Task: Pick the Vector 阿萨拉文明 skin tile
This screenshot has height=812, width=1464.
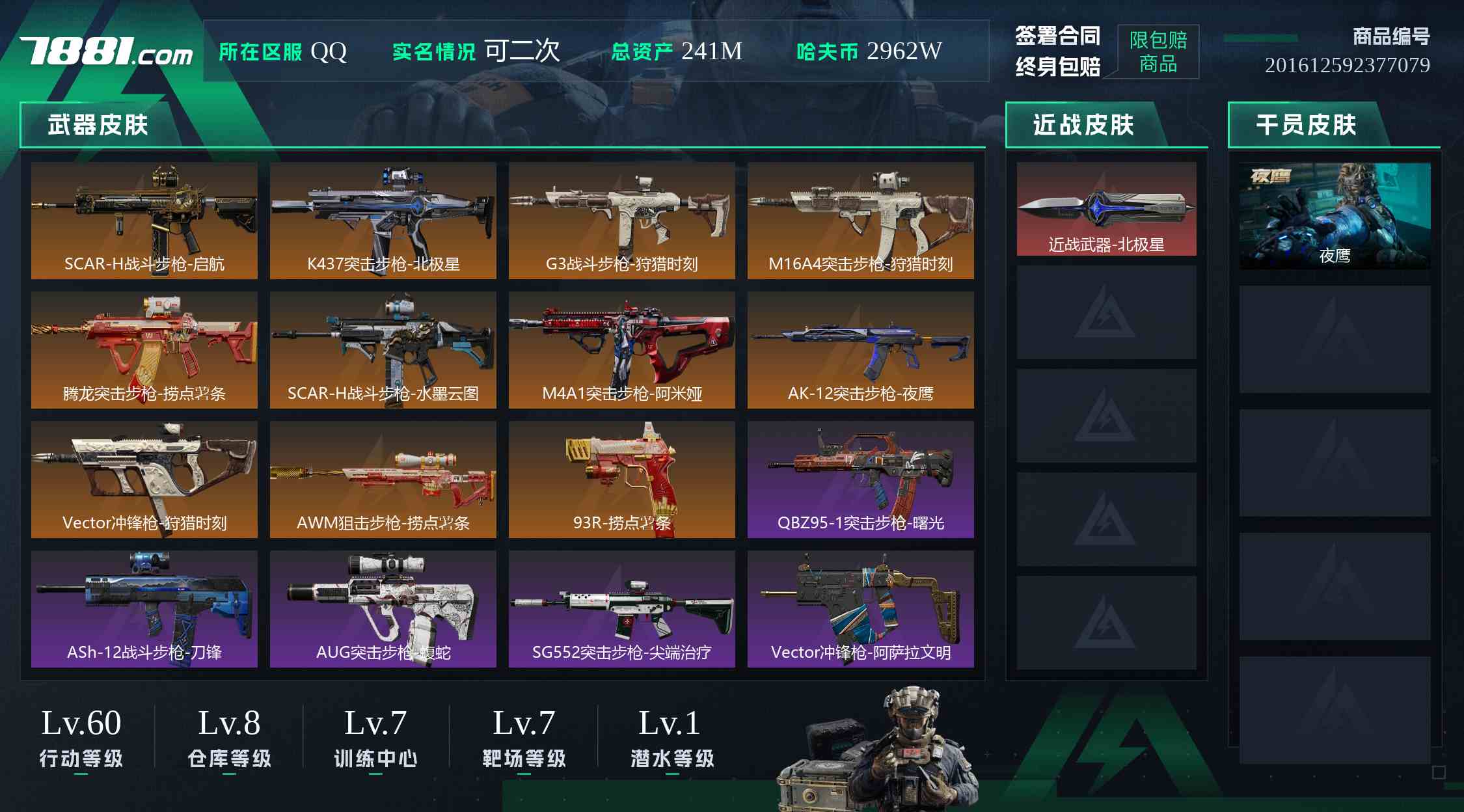Action: pos(860,609)
